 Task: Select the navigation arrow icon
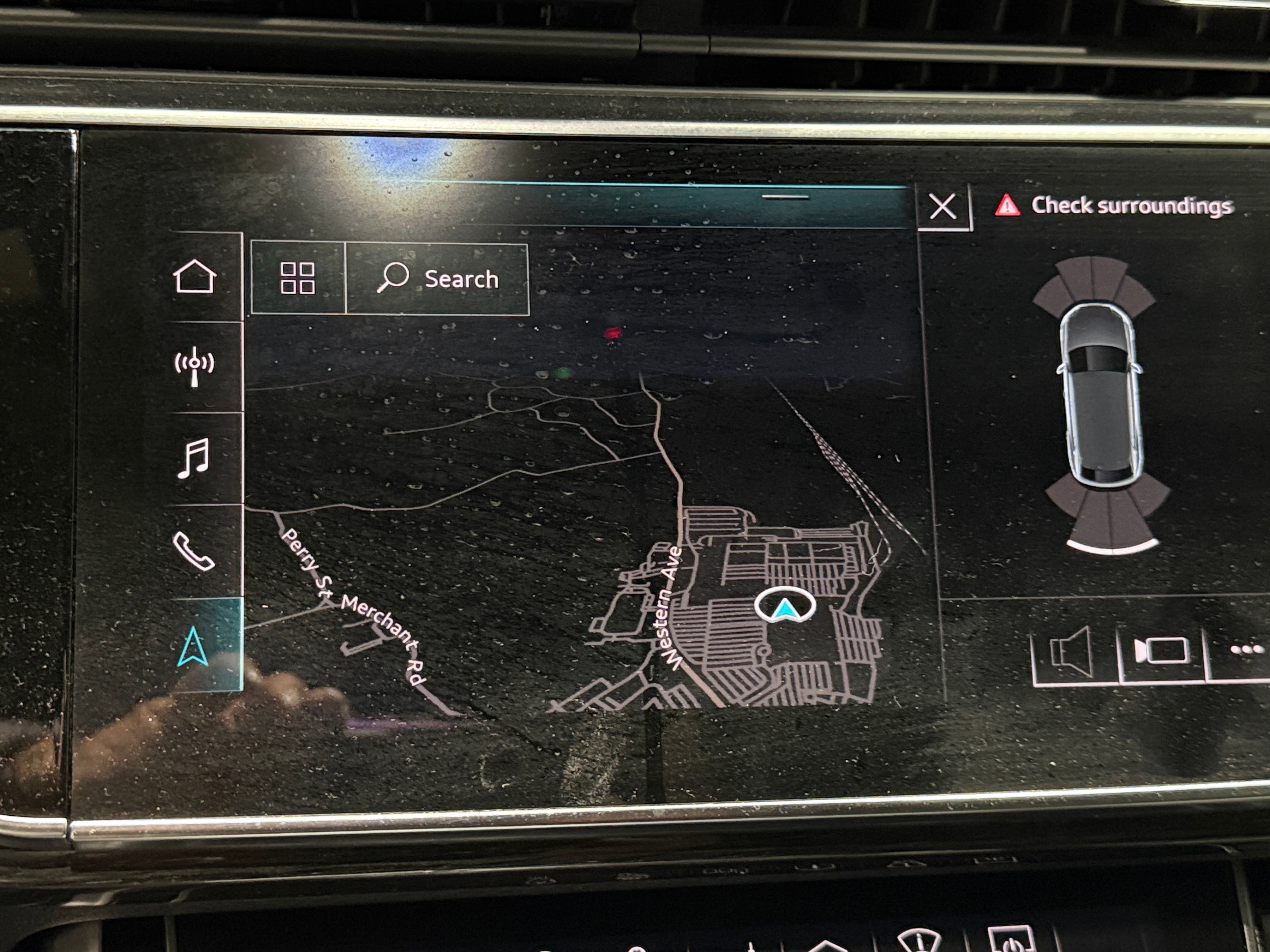tap(193, 646)
